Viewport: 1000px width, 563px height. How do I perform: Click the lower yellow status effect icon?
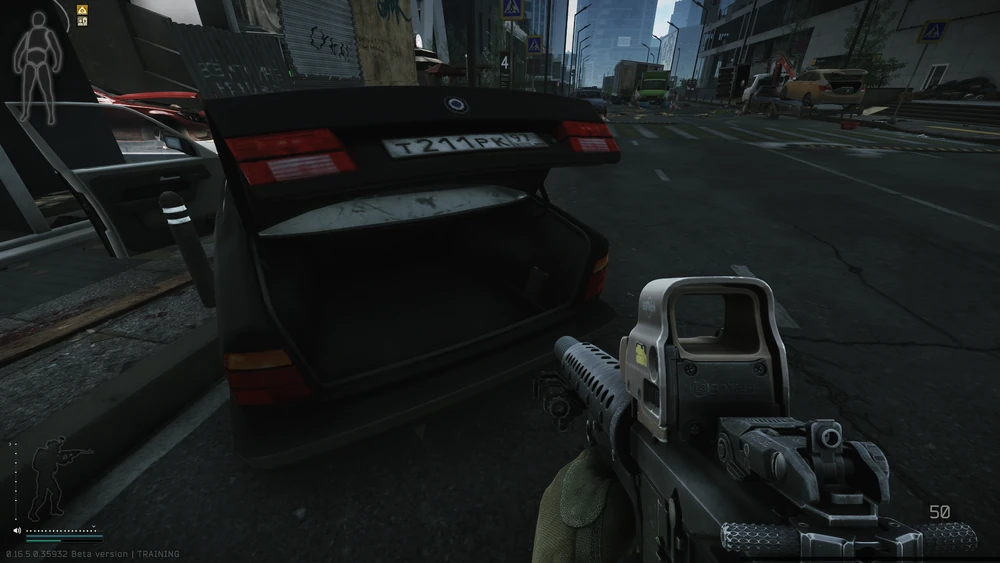82,22
